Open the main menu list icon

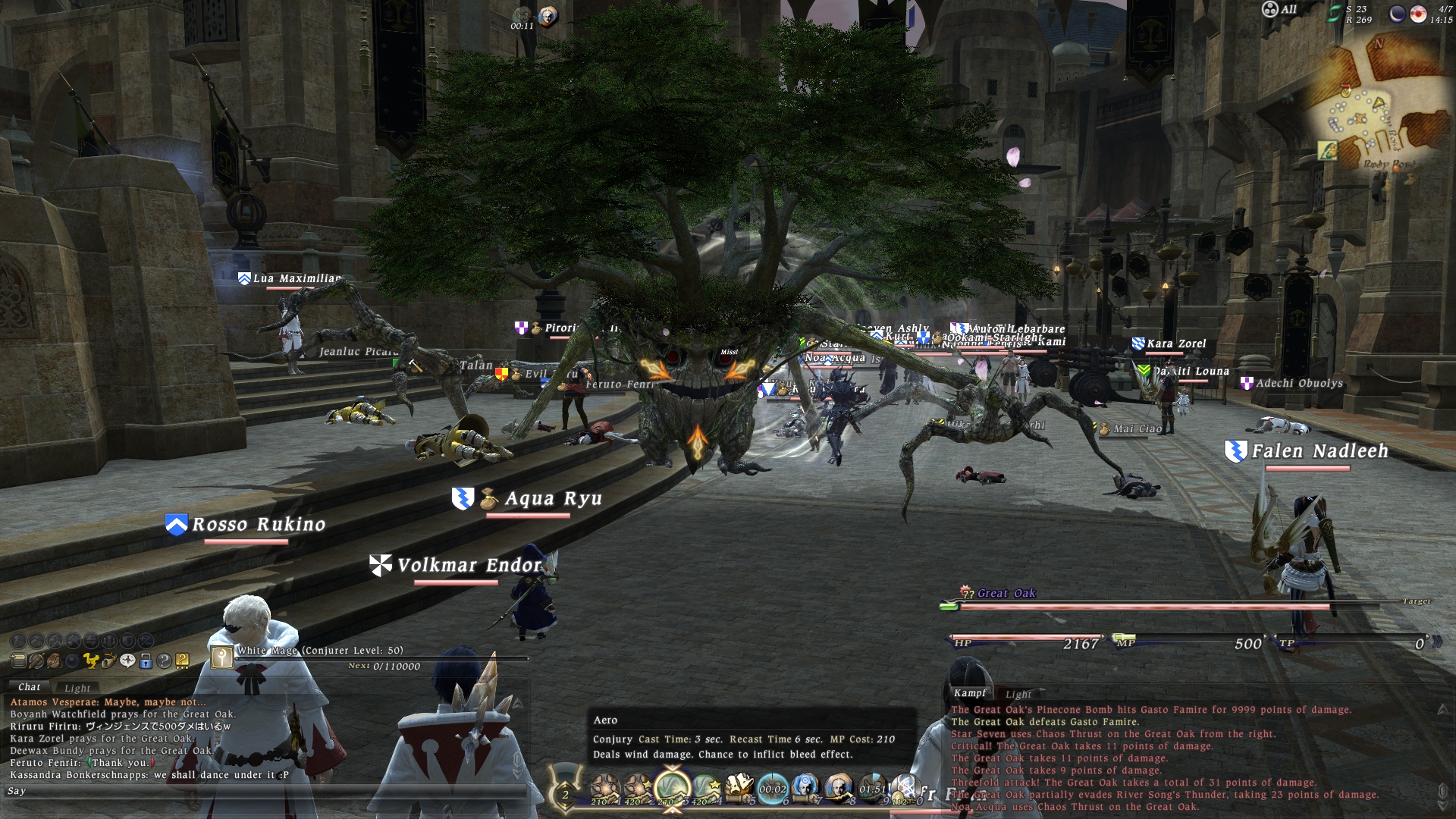tap(18, 661)
